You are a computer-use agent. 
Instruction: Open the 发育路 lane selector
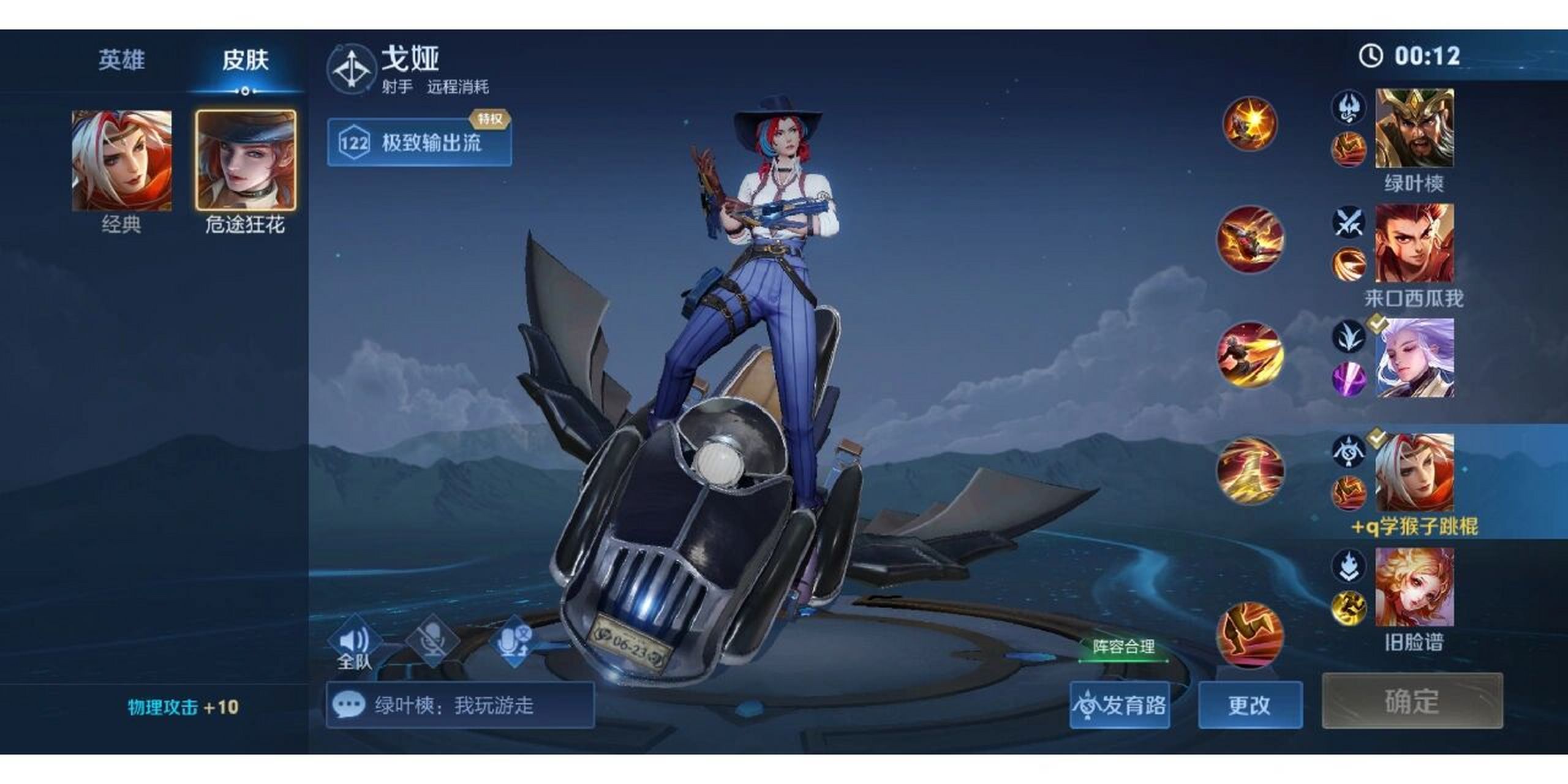[x=1120, y=704]
